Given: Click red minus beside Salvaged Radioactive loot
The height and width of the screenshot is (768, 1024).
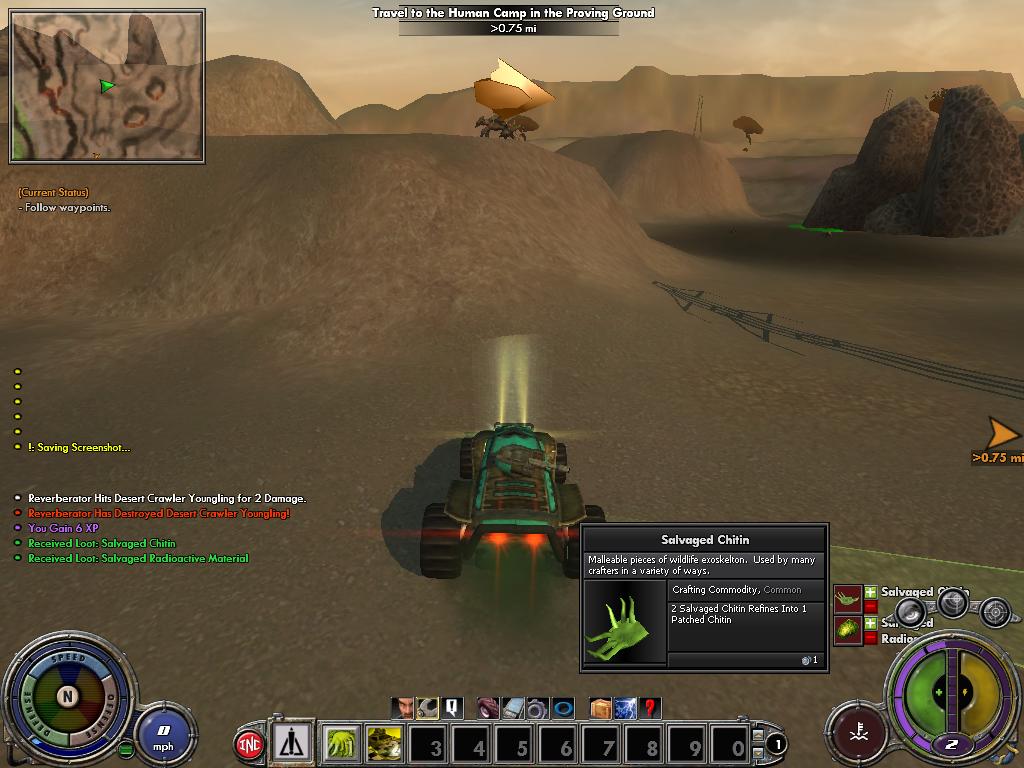Looking at the screenshot, I should [x=870, y=638].
